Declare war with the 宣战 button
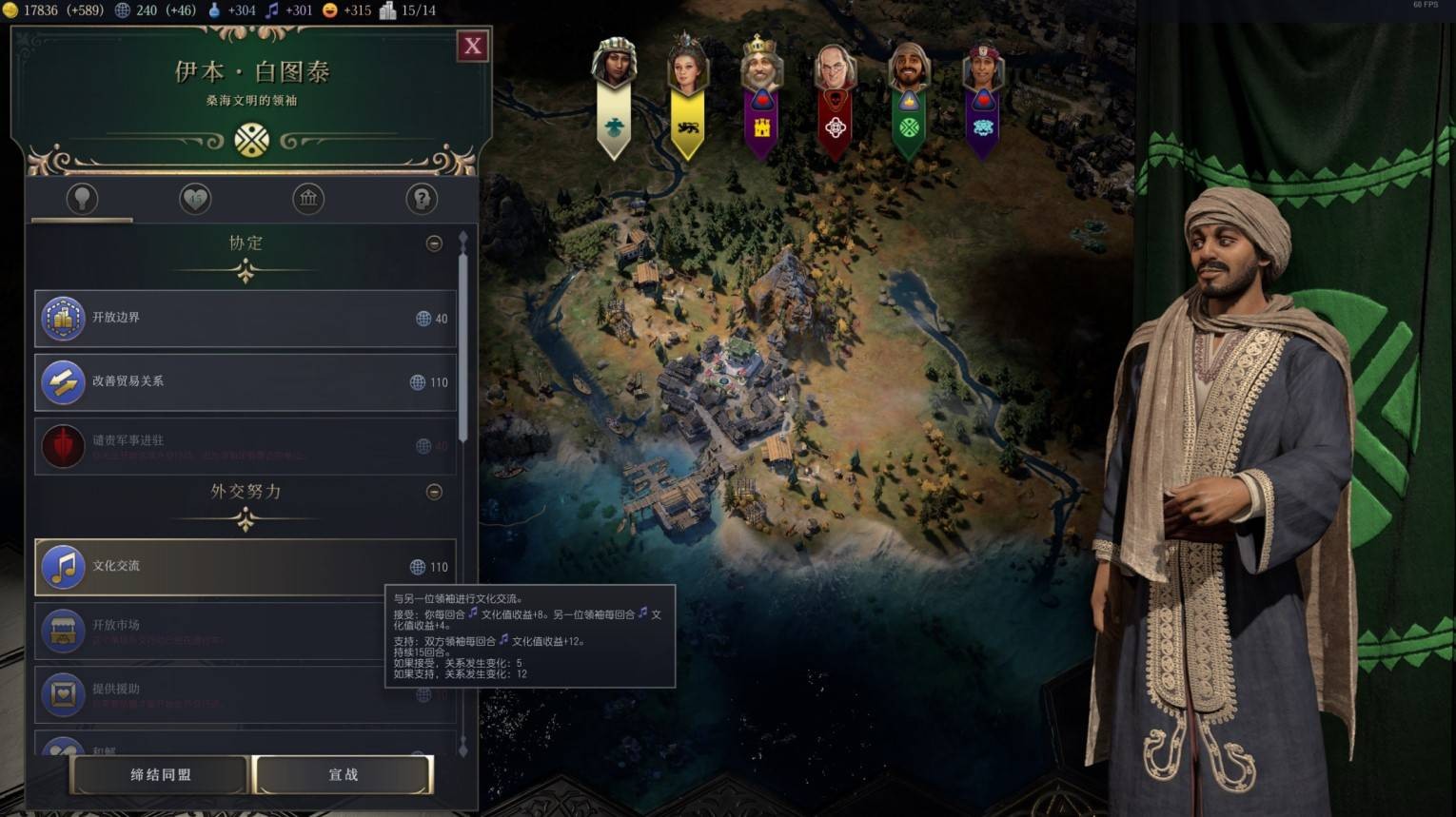1456x817 pixels. point(343,775)
